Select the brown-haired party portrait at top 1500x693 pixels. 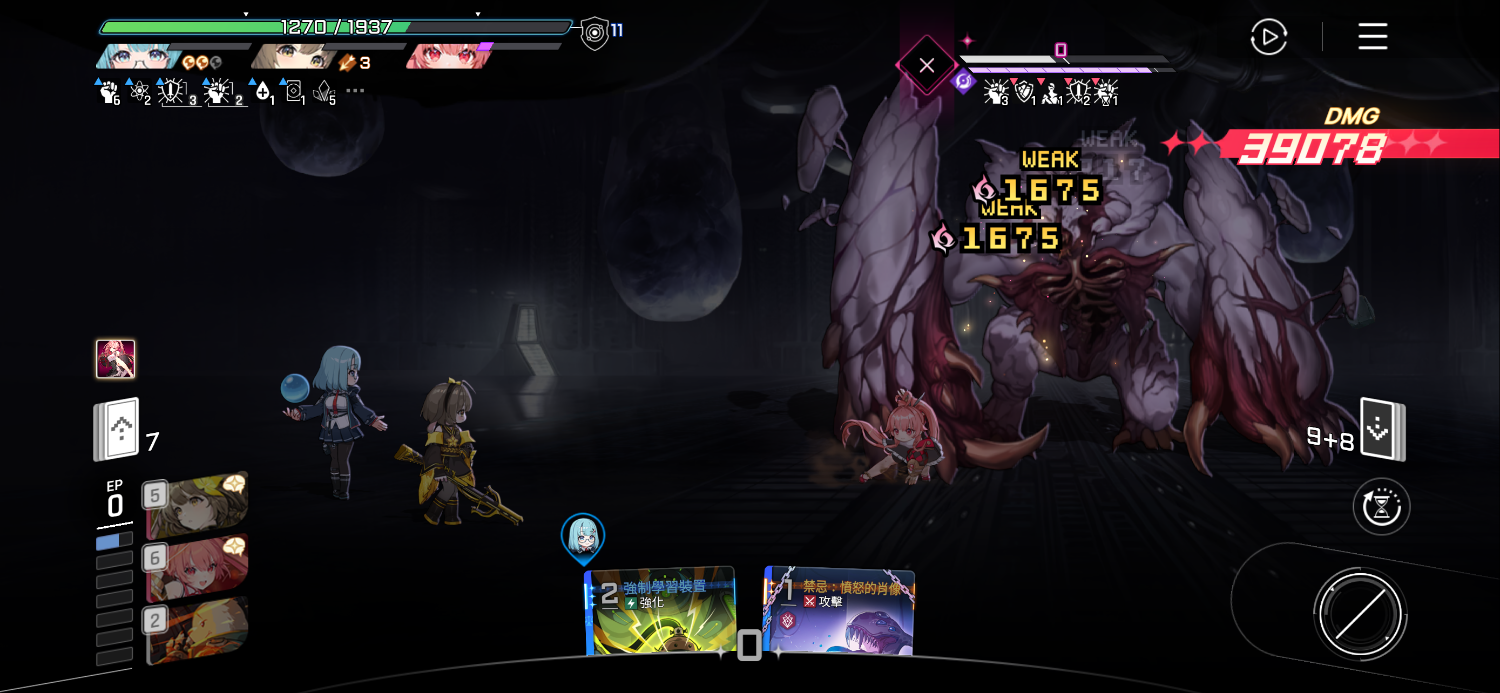(x=292, y=56)
